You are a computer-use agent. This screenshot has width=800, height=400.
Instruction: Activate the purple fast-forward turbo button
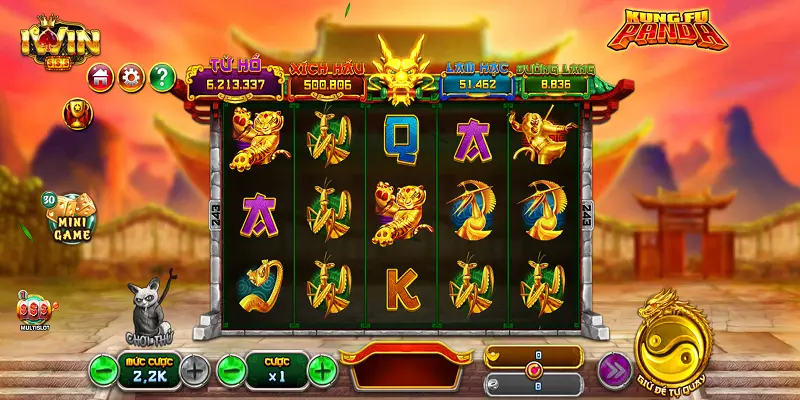614,370
